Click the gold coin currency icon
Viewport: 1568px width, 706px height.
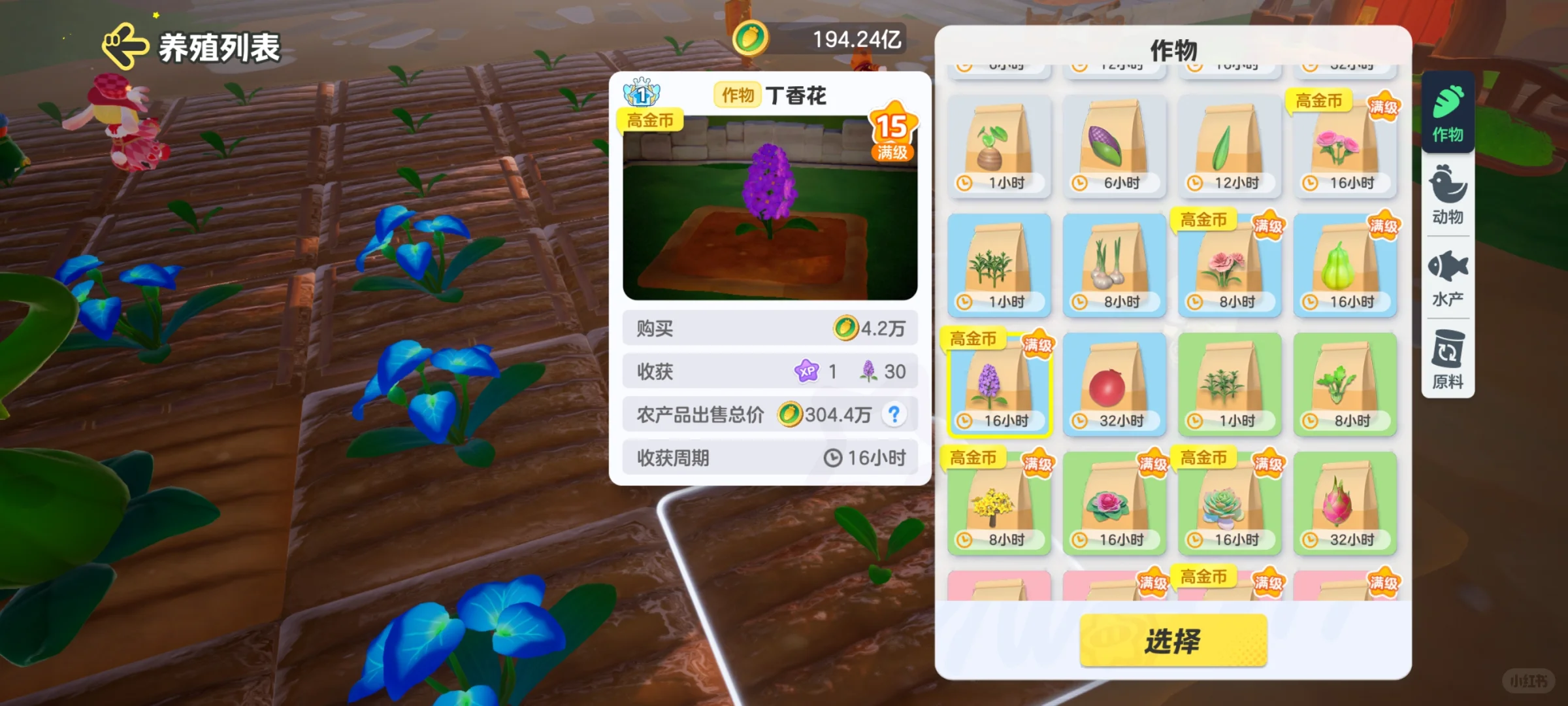point(750,38)
